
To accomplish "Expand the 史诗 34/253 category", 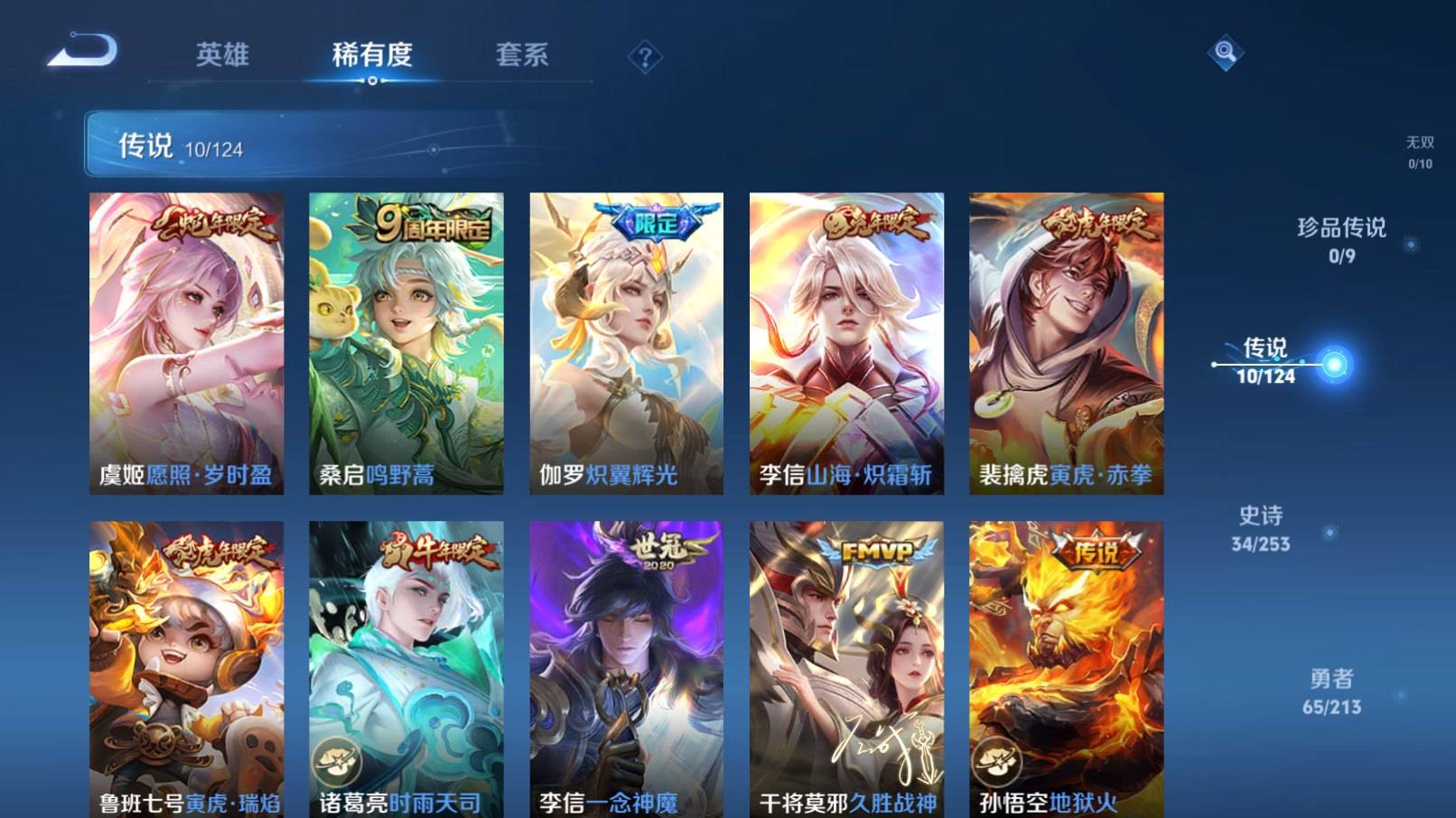I will point(1260,528).
